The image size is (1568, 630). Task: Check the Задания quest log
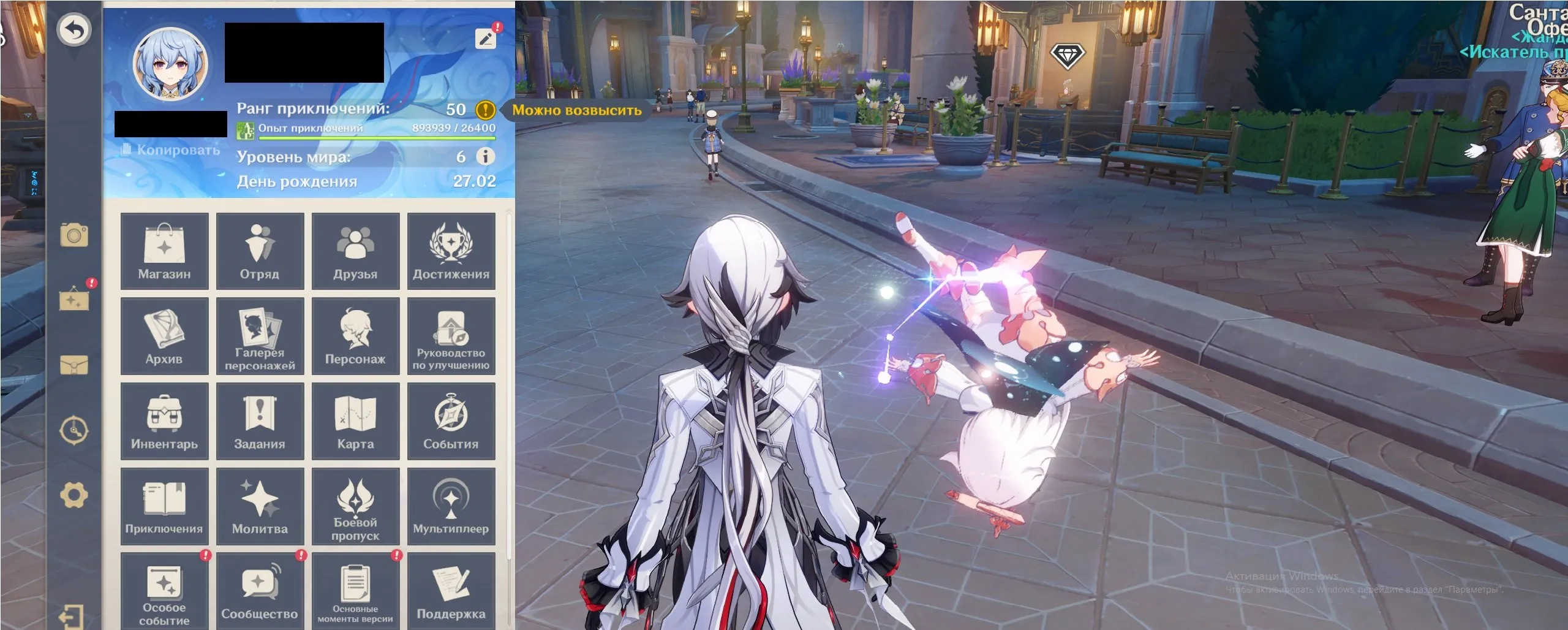(x=260, y=422)
